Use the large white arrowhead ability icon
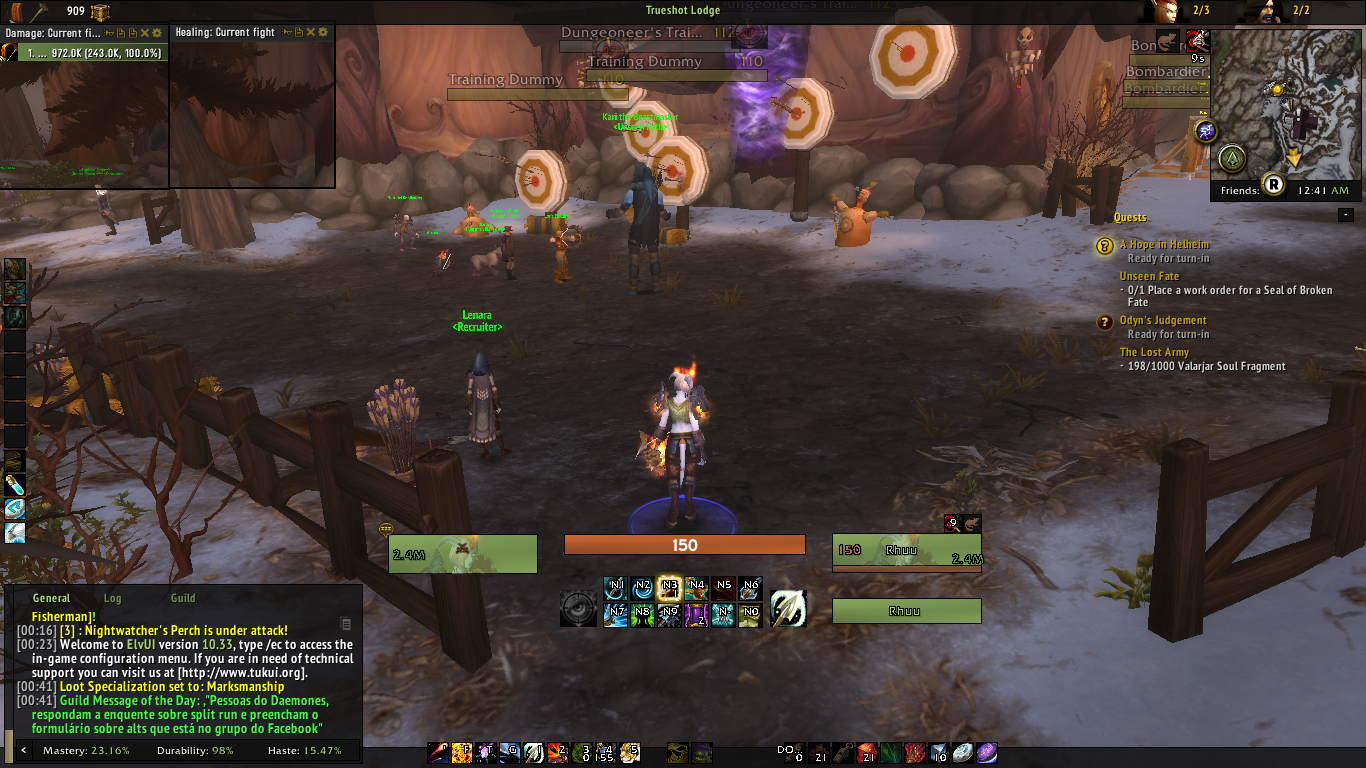The width and height of the screenshot is (1366, 768). pyautogui.click(x=788, y=610)
